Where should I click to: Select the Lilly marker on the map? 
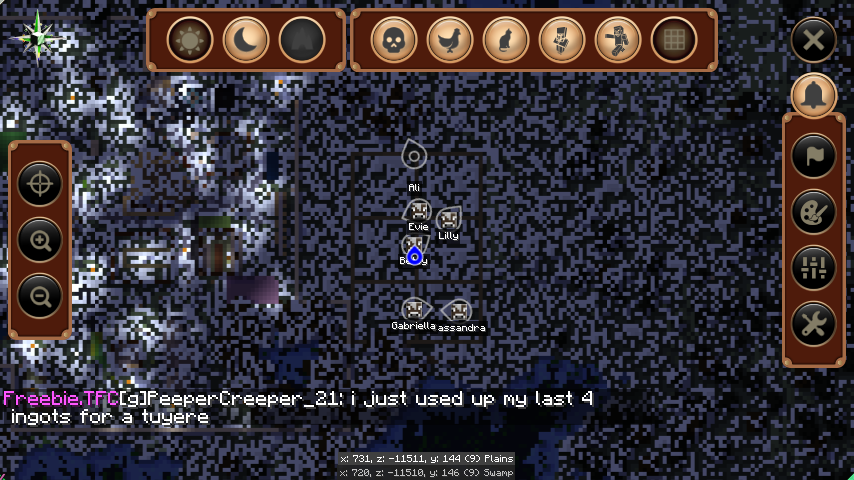(x=448, y=219)
